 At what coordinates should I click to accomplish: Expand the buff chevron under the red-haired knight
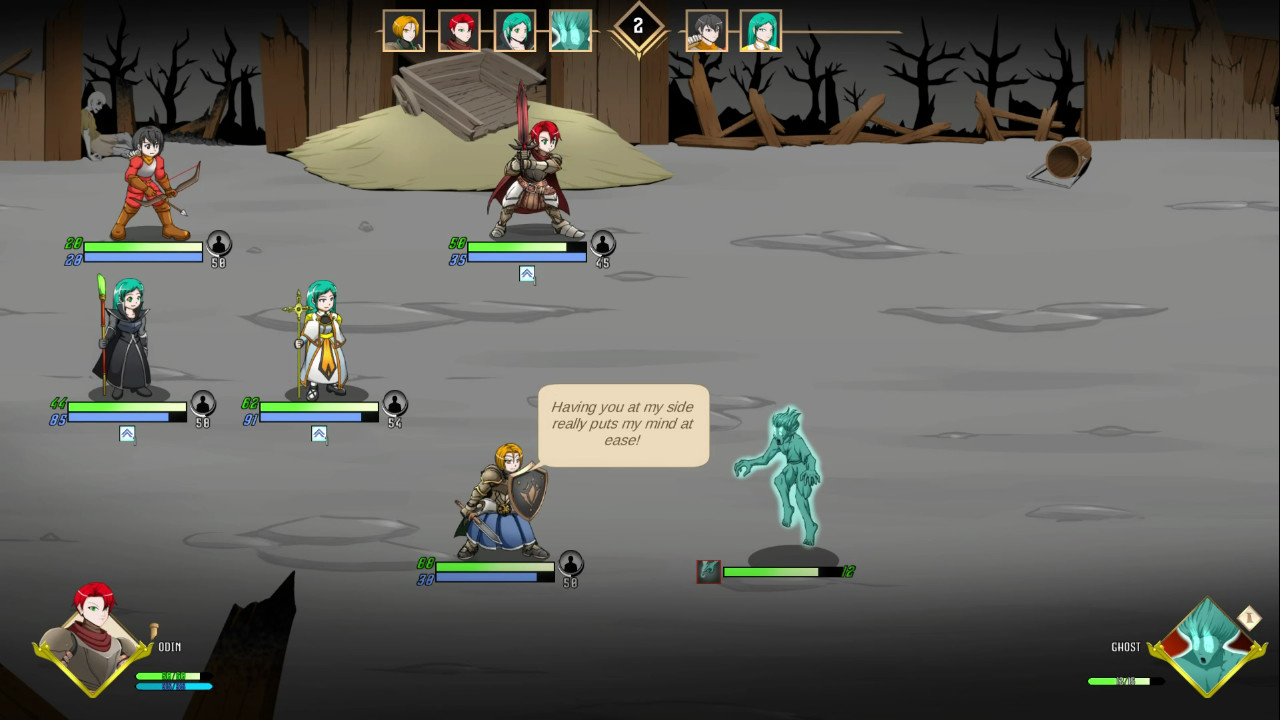(527, 274)
